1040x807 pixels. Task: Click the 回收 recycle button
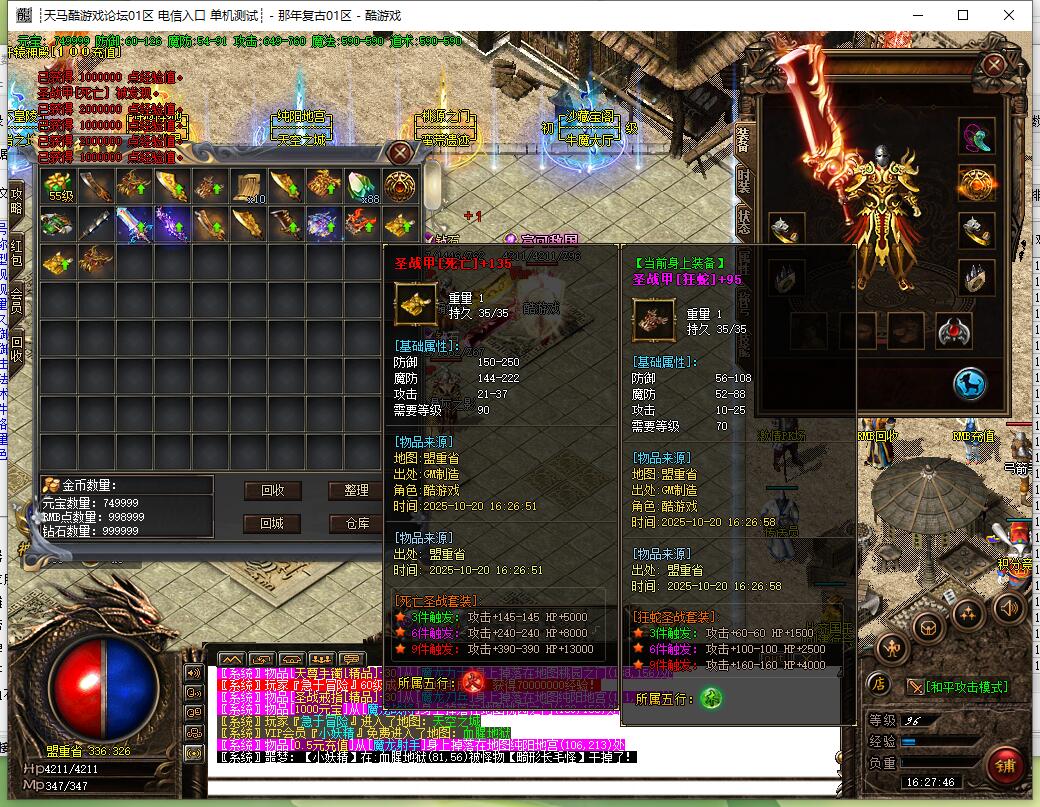click(x=272, y=490)
